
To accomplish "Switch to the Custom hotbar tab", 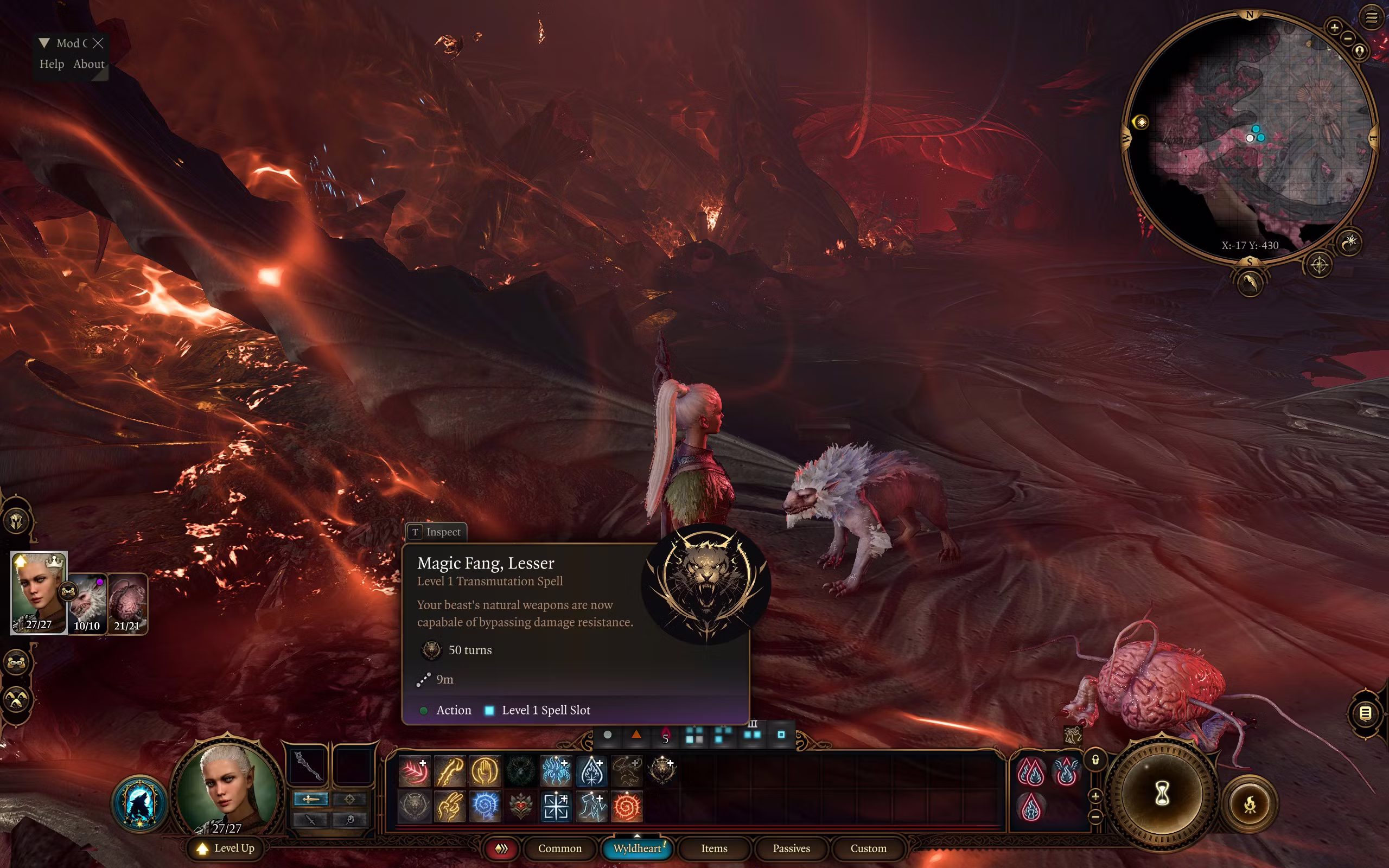I will (868, 848).
